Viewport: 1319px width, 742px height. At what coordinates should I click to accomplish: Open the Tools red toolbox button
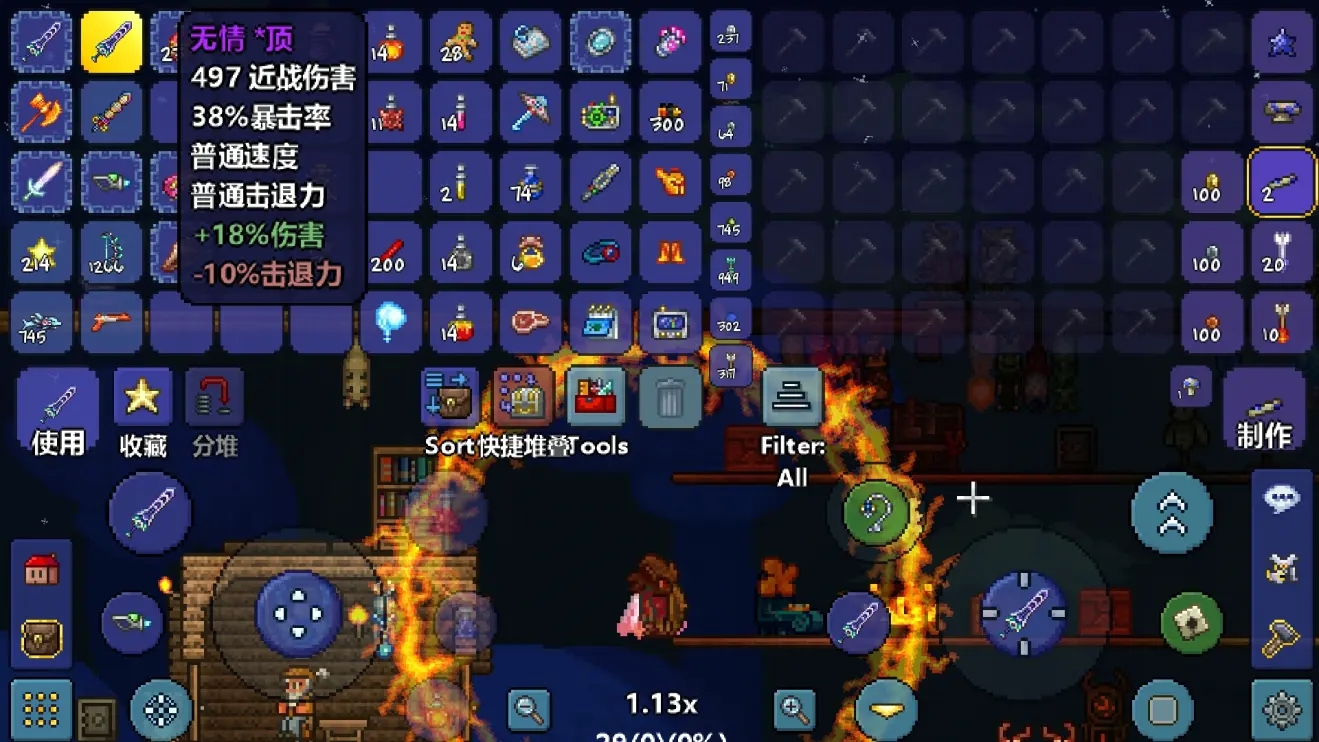pyautogui.click(x=596, y=398)
